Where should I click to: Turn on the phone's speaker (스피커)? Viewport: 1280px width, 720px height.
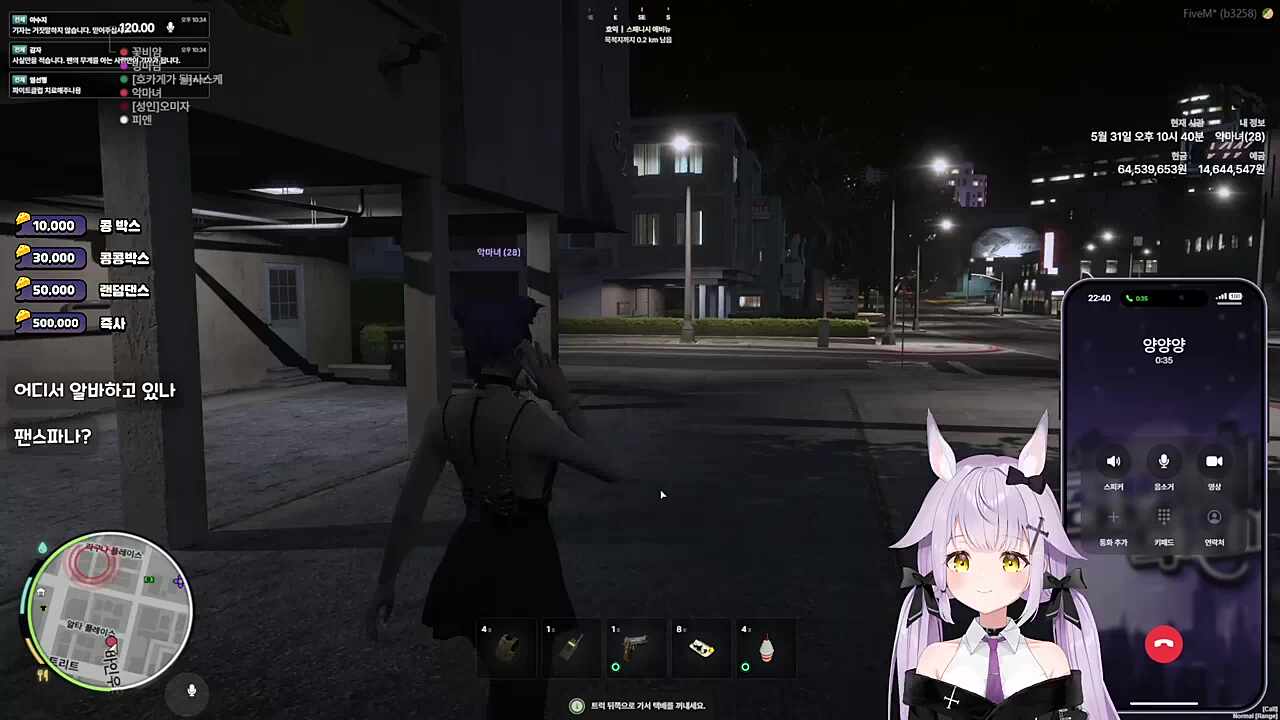1113,462
